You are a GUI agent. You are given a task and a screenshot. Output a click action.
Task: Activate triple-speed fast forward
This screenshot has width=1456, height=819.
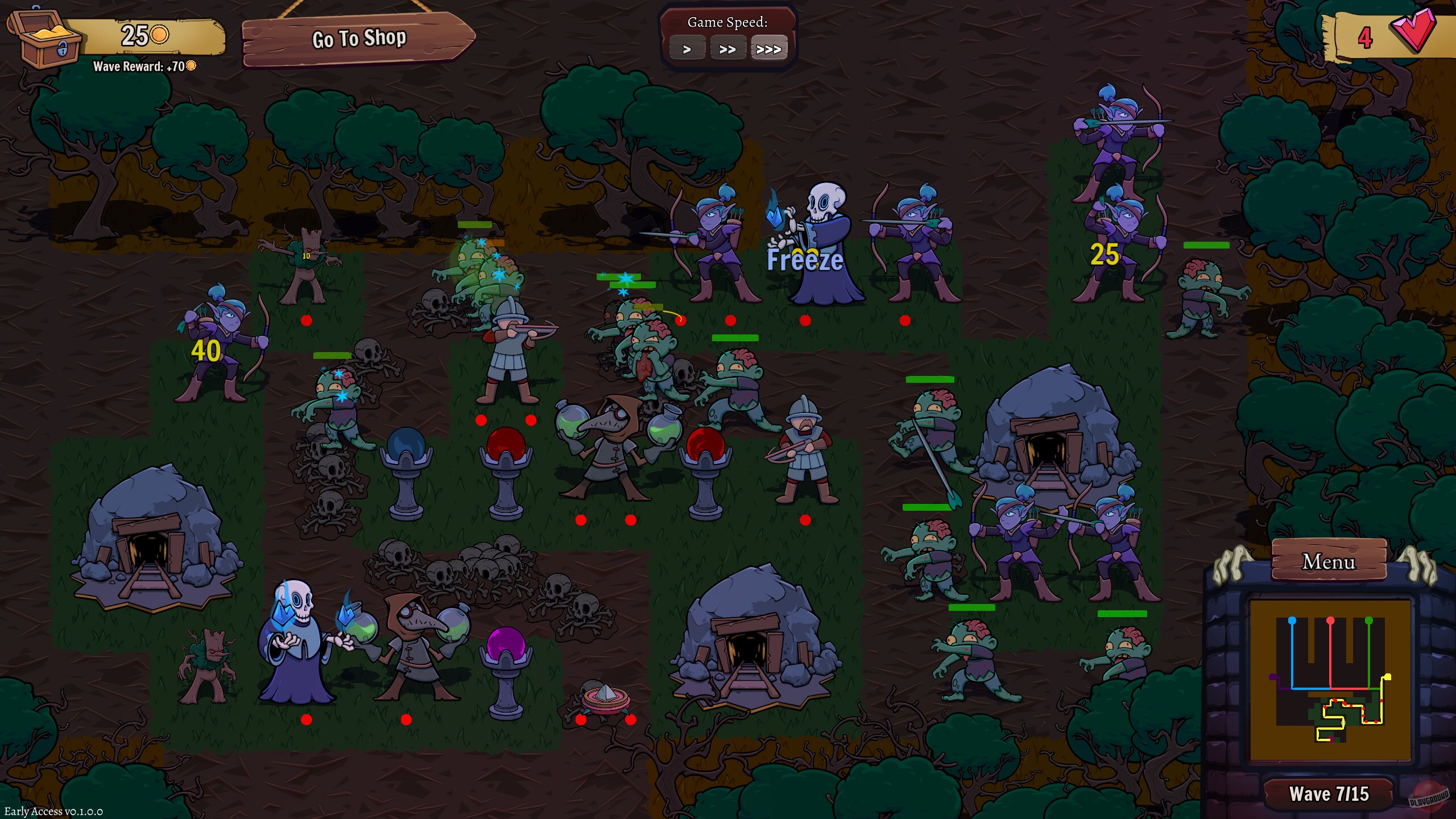pos(769,48)
